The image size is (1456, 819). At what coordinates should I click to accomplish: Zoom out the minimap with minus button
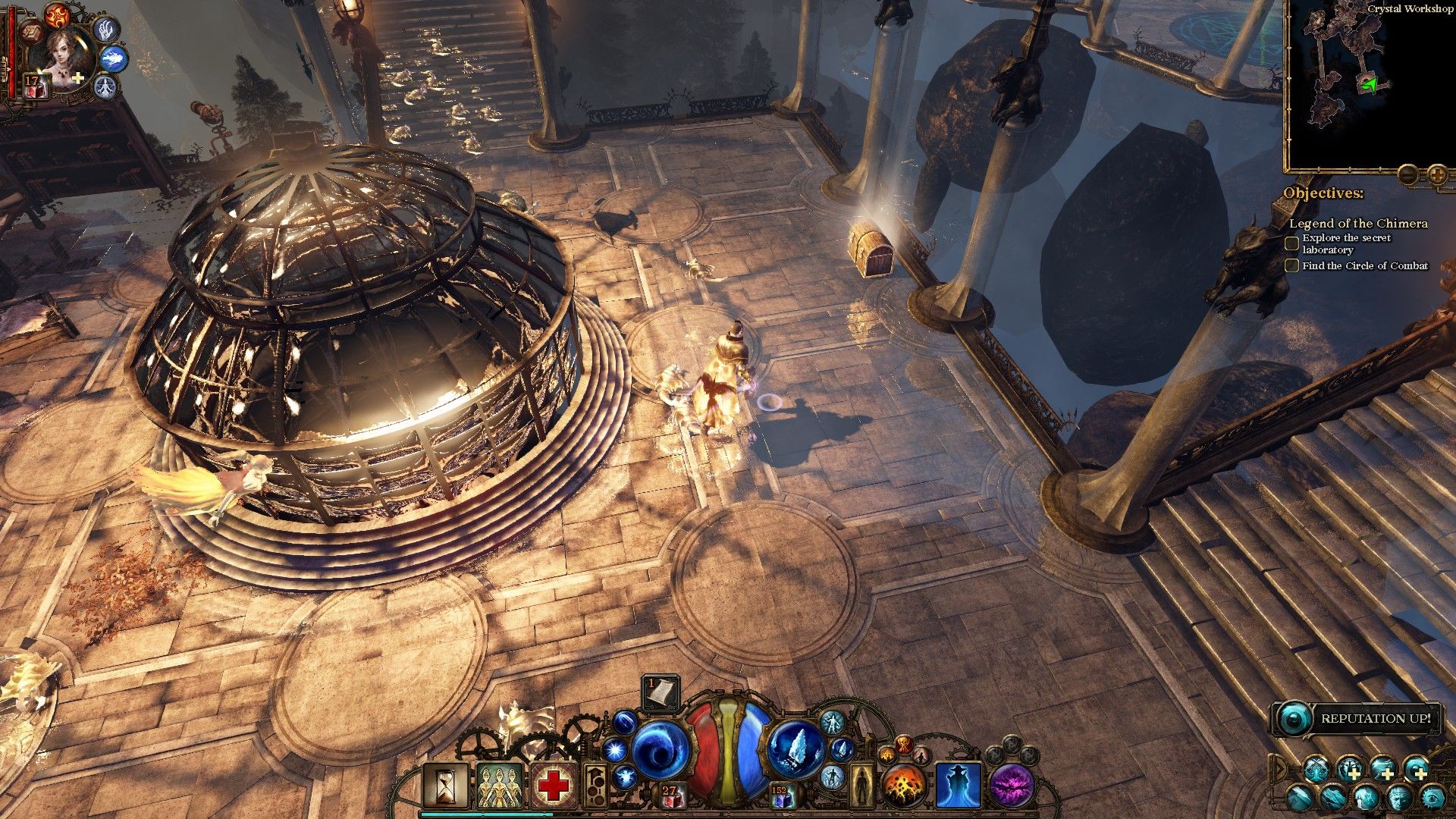pos(1408,175)
